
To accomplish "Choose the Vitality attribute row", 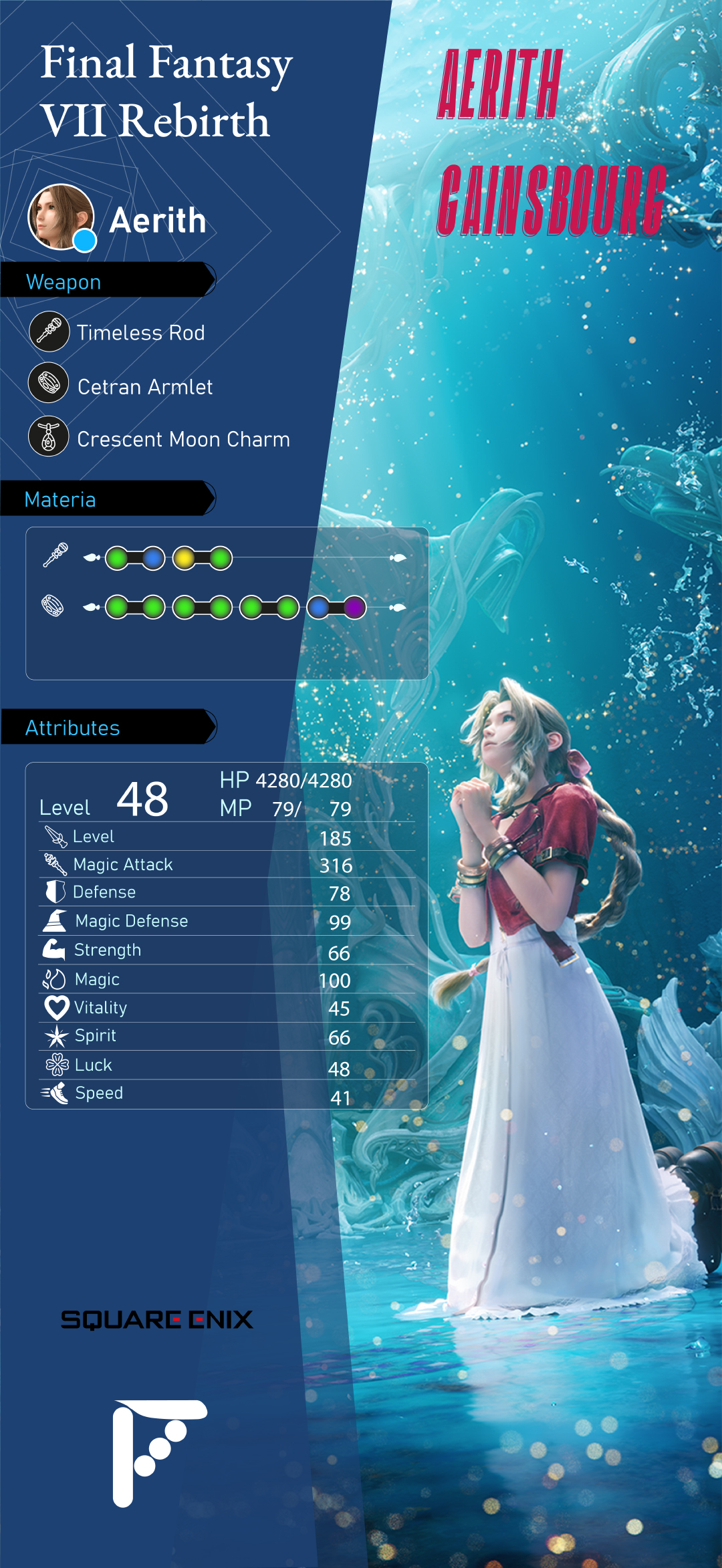I will tap(227, 1008).
